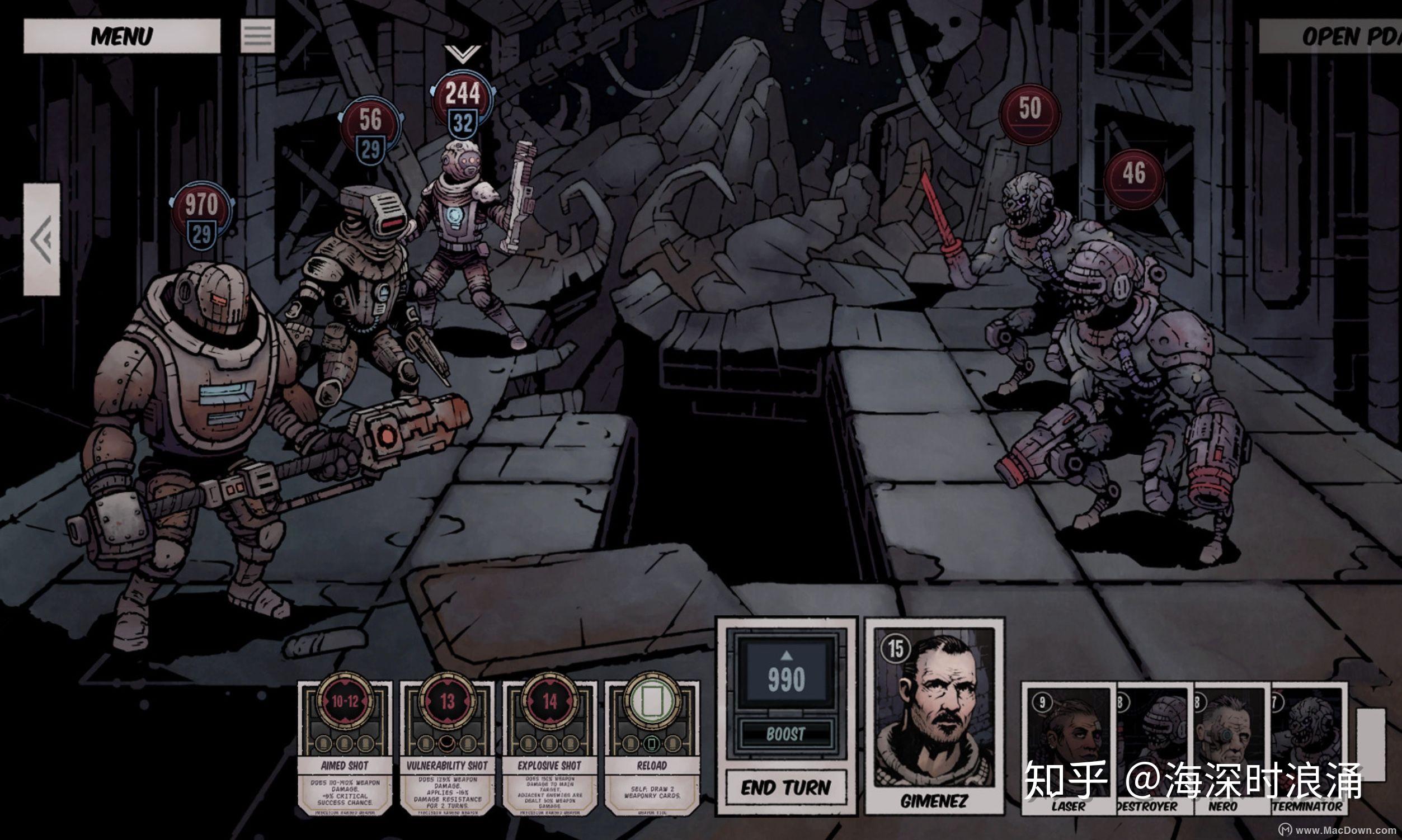The width and height of the screenshot is (1402, 840).
Task: Choose the Vulnerability Shot card
Action: (x=448, y=747)
